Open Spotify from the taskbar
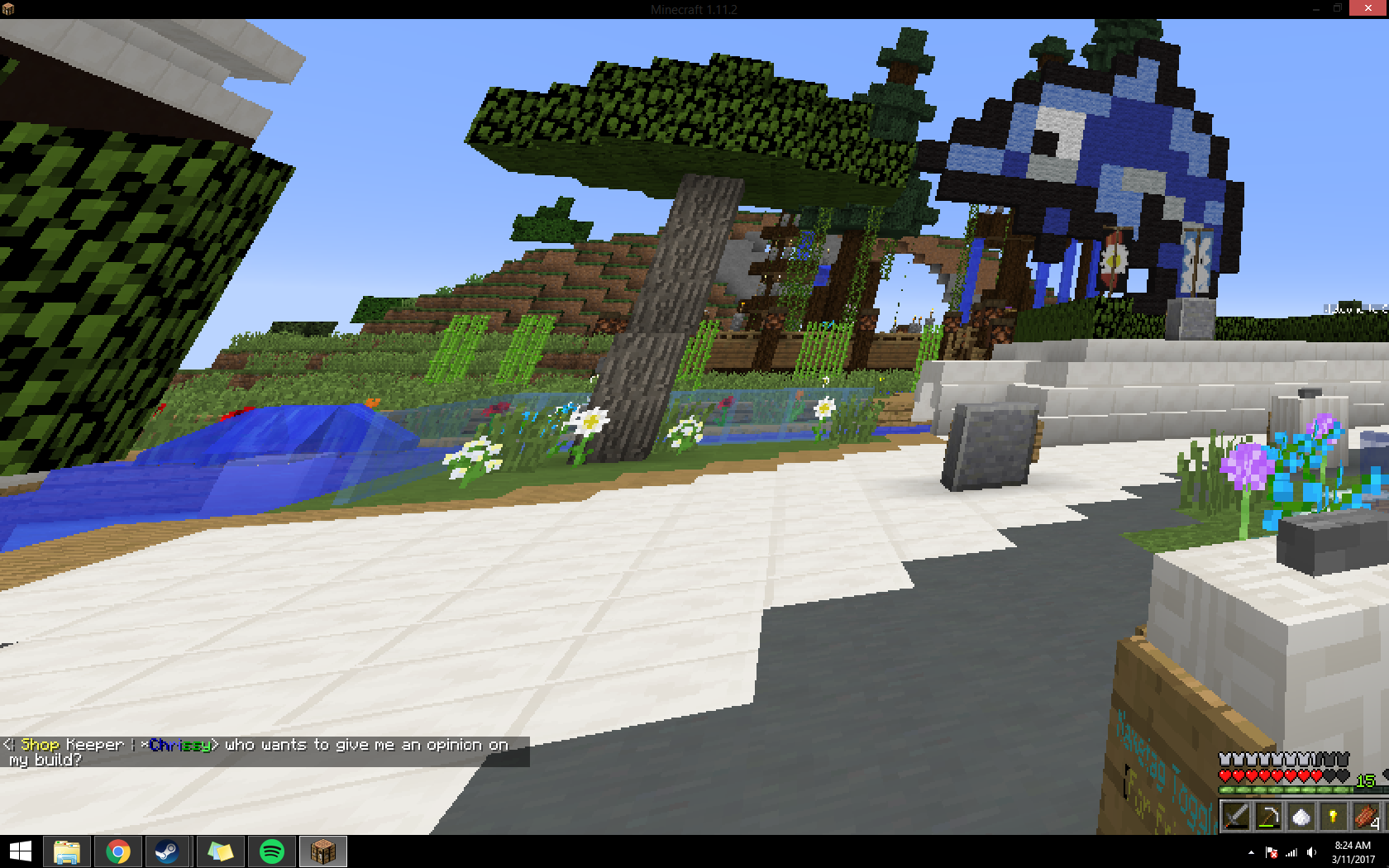This screenshot has height=868, width=1389. [271, 851]
